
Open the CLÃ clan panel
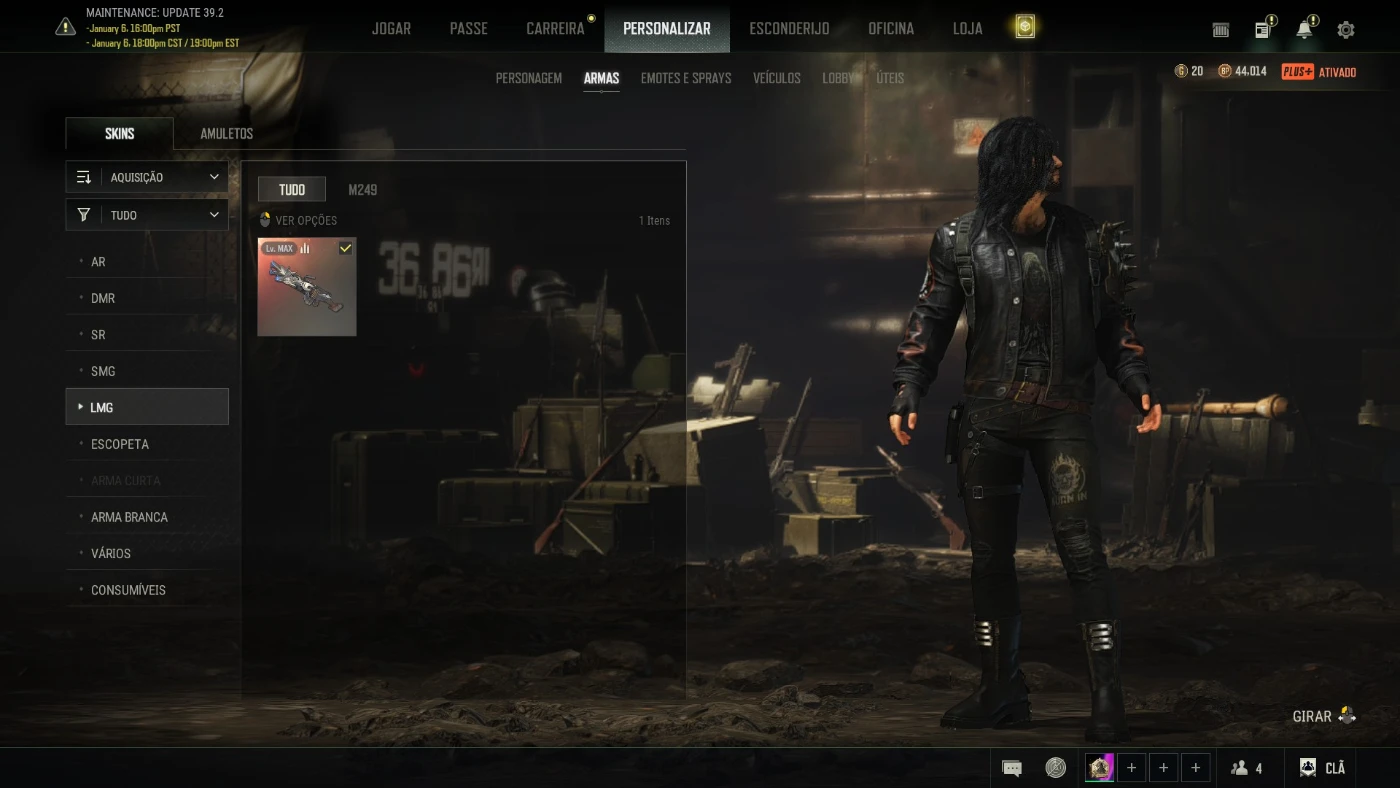pos(1322,768)
